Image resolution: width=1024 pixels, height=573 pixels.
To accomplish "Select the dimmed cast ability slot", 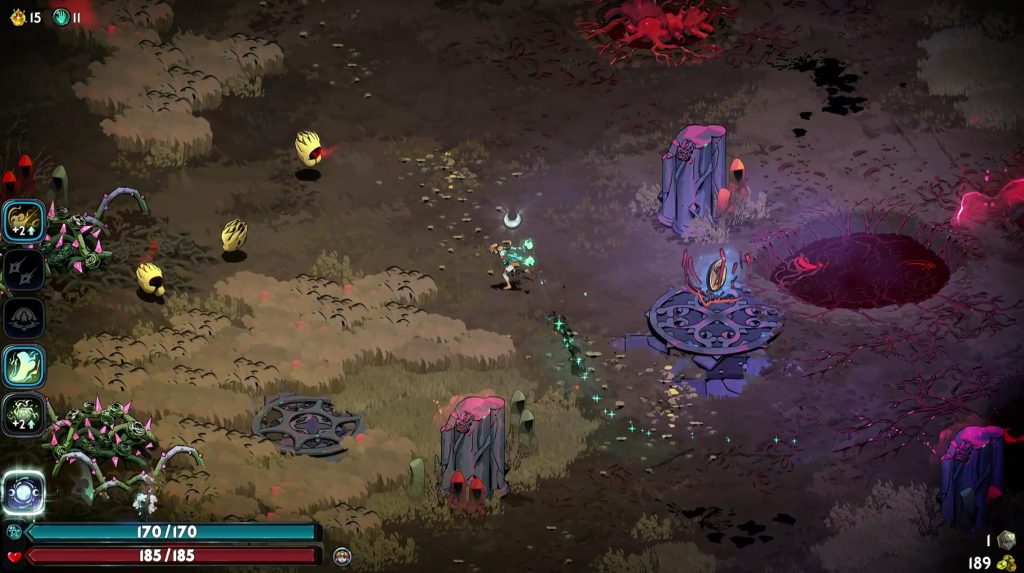I will tap(23, 317).
